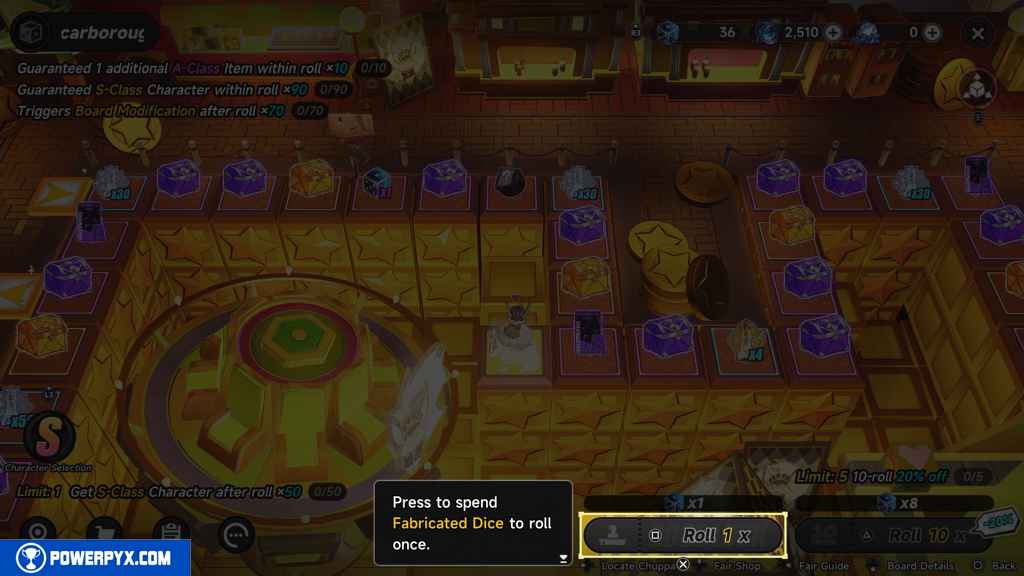Roll the dice once with Roll 1x
This screenshot has height=576, width=1024.
point(684,535)
